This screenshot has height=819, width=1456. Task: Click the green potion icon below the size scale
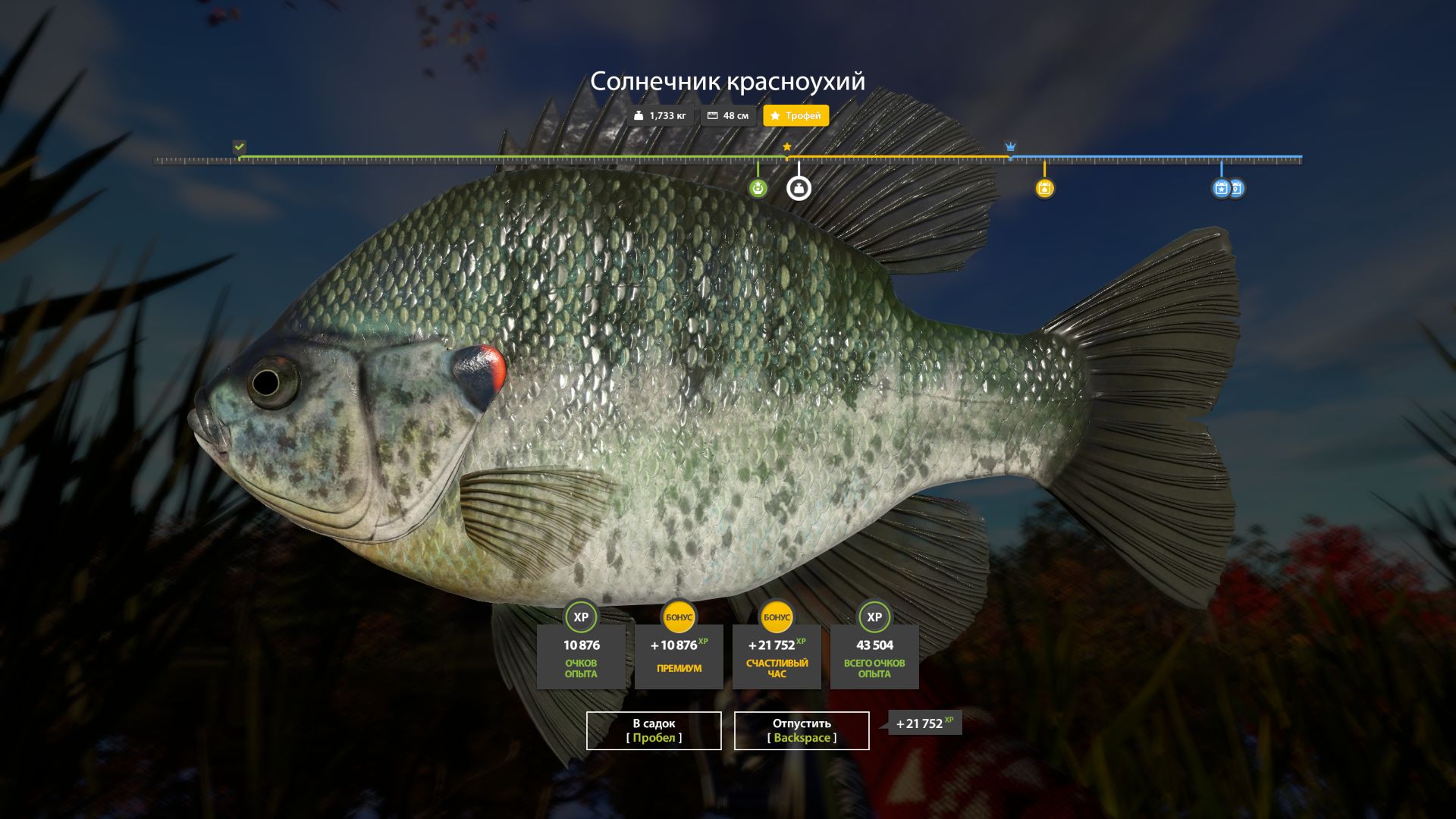point(757,190)
